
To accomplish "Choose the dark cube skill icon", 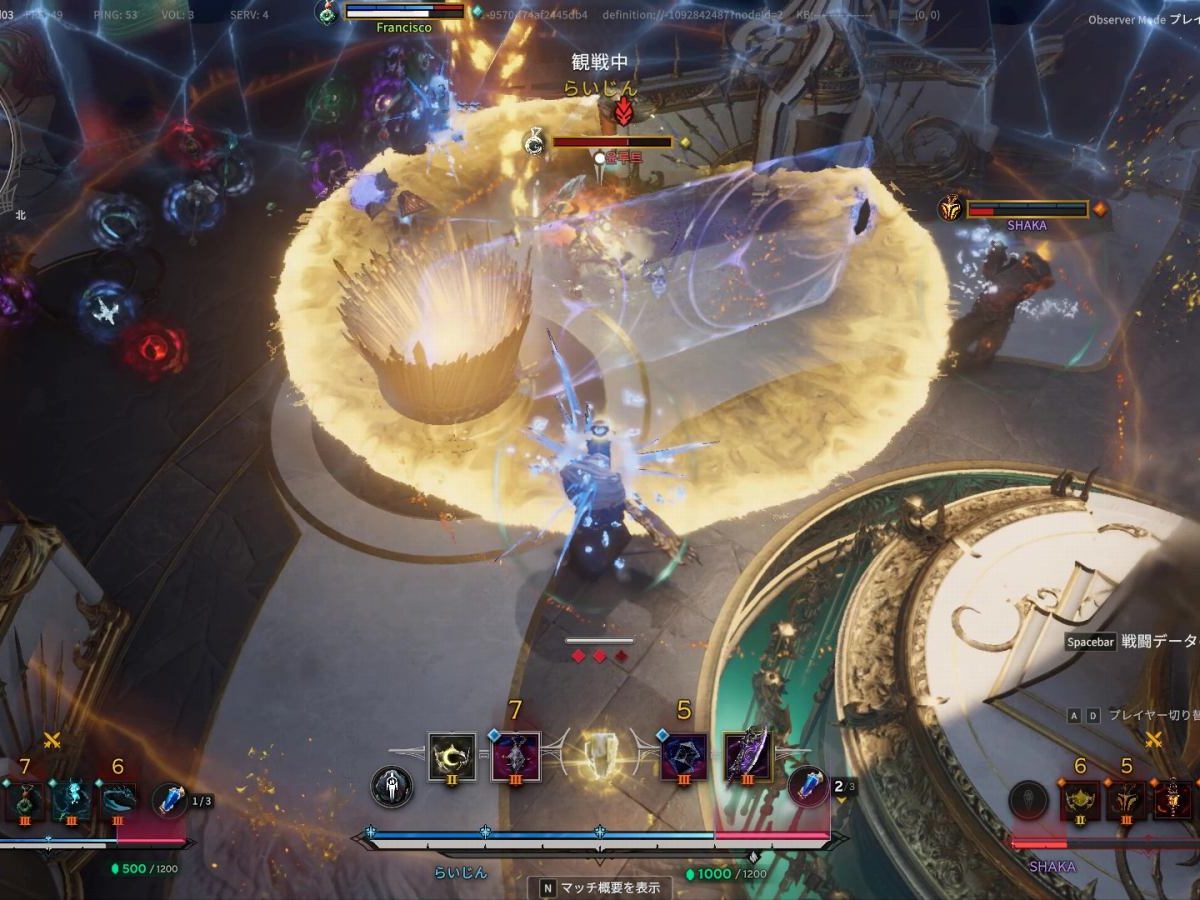I will [684, 757].
